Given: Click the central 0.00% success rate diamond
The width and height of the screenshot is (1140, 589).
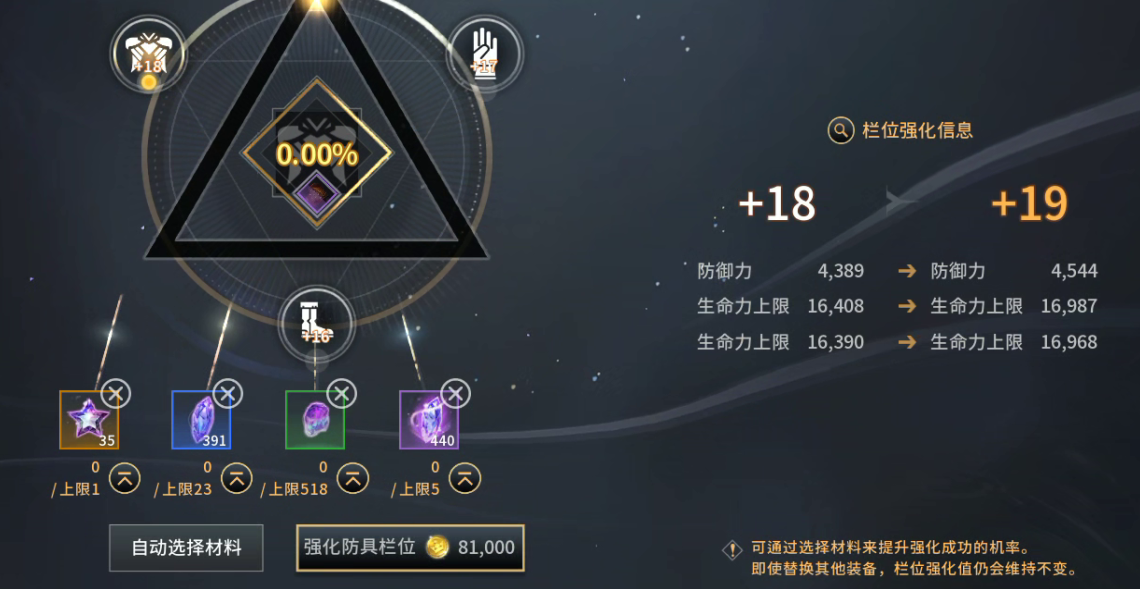Looking at the screenshot, I should coord(317,154).
